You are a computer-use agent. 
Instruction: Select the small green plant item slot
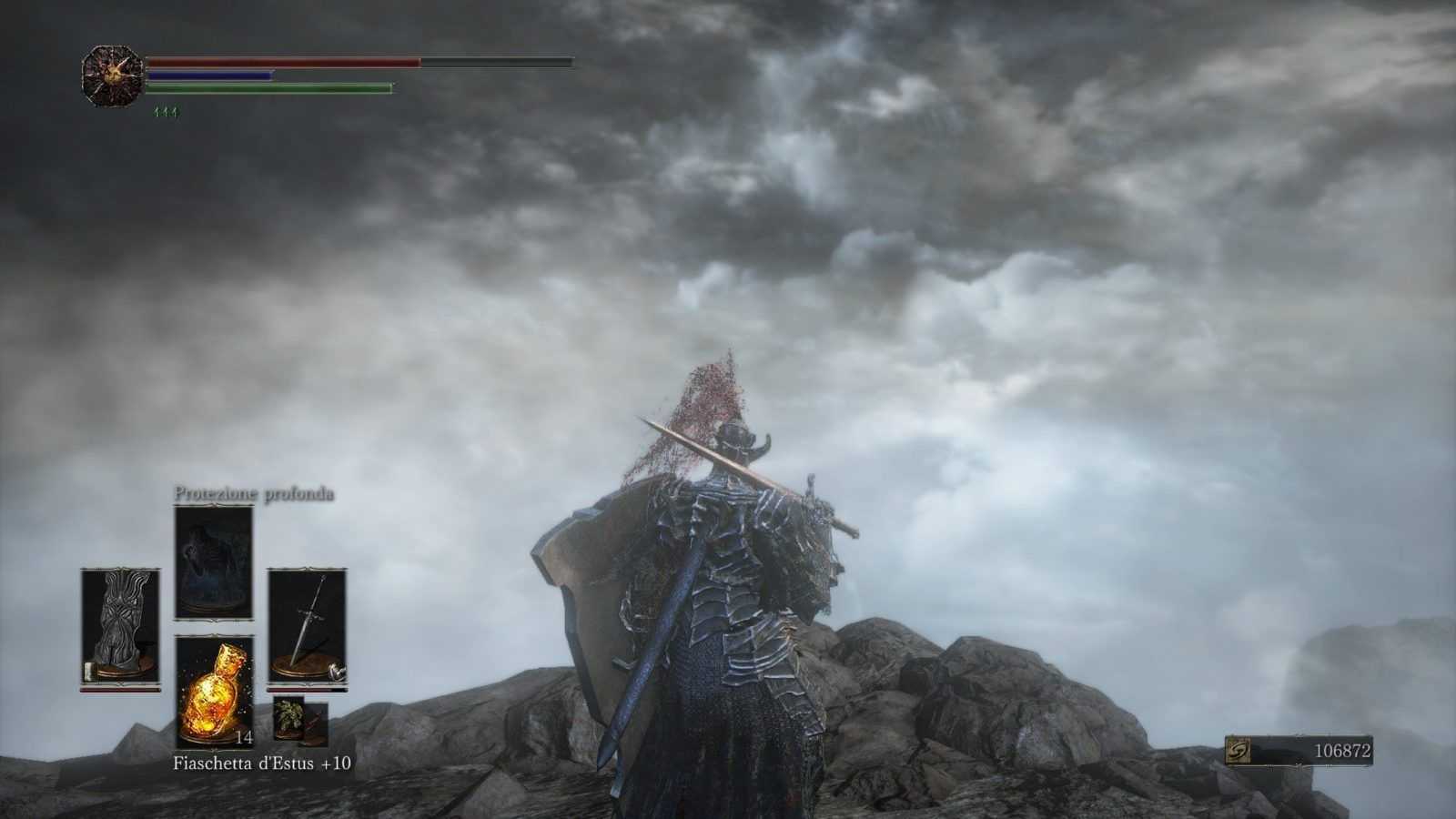pos(289,712)
